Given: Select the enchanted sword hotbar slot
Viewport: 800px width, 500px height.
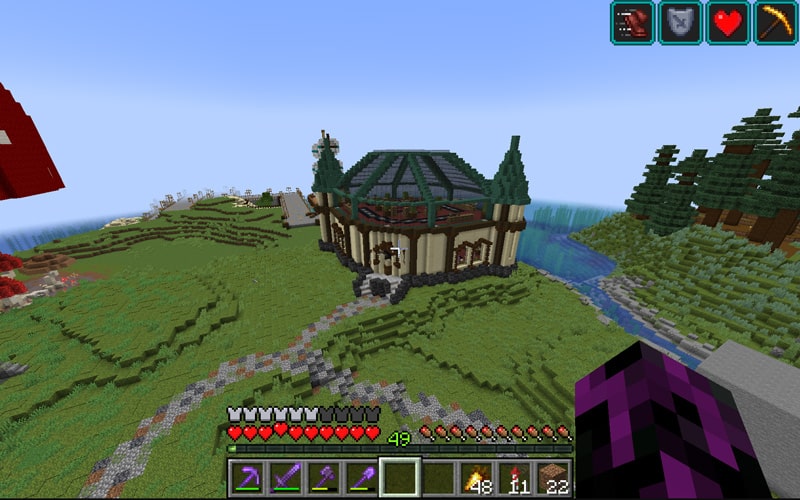Looking at the screenshot, I should click(x=285, y=477).
